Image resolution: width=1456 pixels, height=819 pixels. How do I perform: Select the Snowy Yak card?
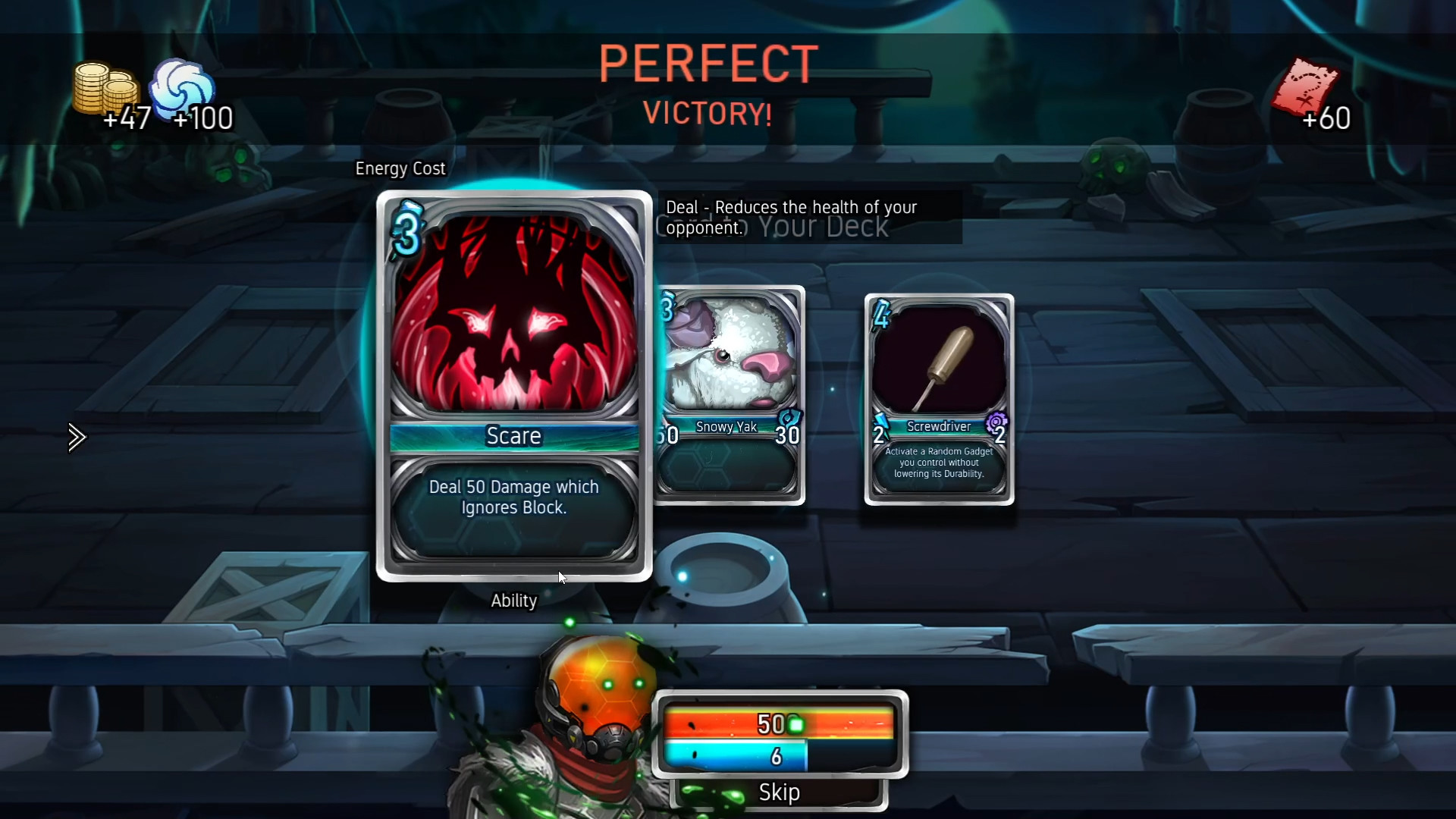(x=730, y=356)
